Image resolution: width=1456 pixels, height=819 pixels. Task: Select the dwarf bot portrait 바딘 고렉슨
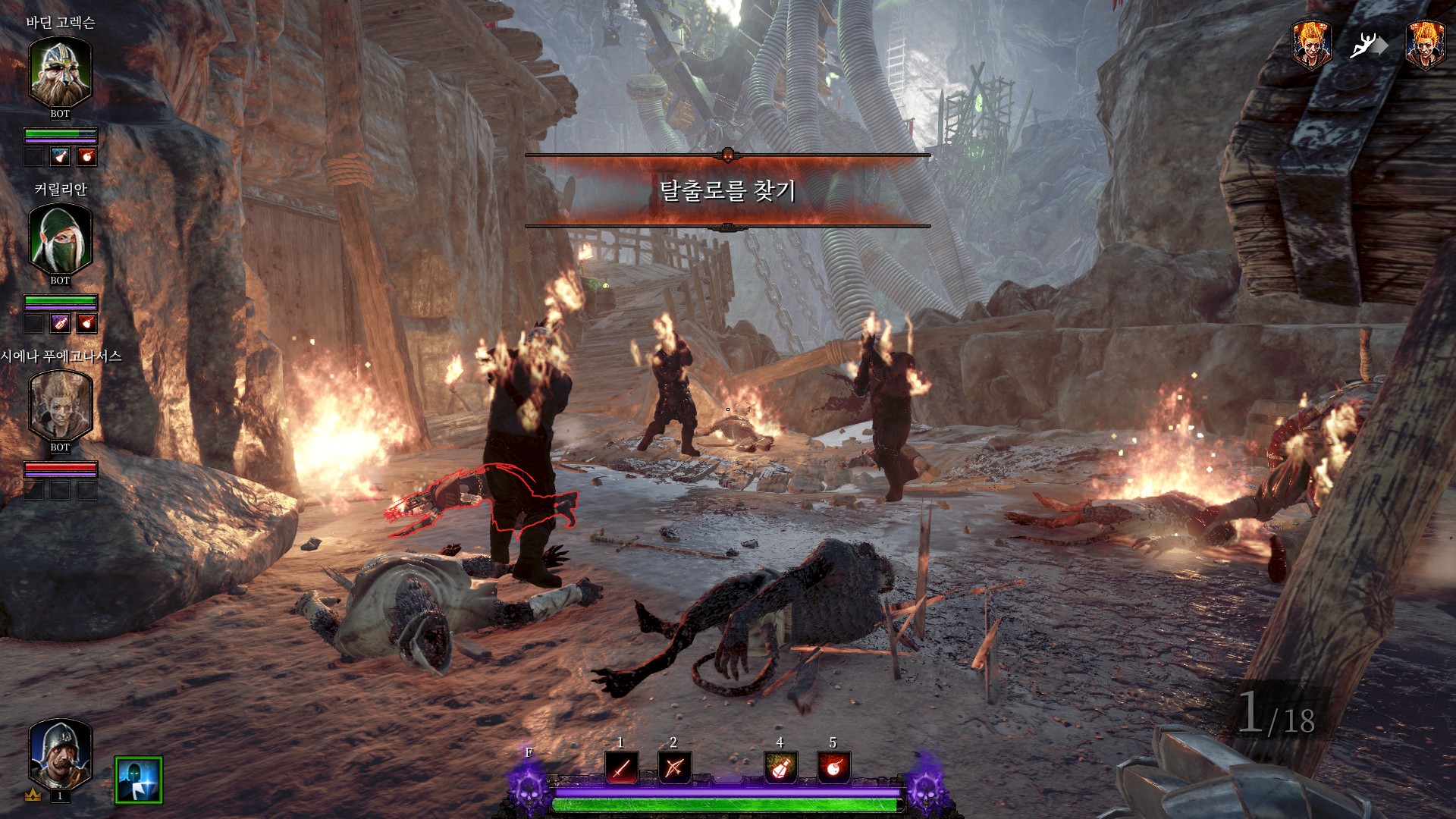click(x=60, y=72)
